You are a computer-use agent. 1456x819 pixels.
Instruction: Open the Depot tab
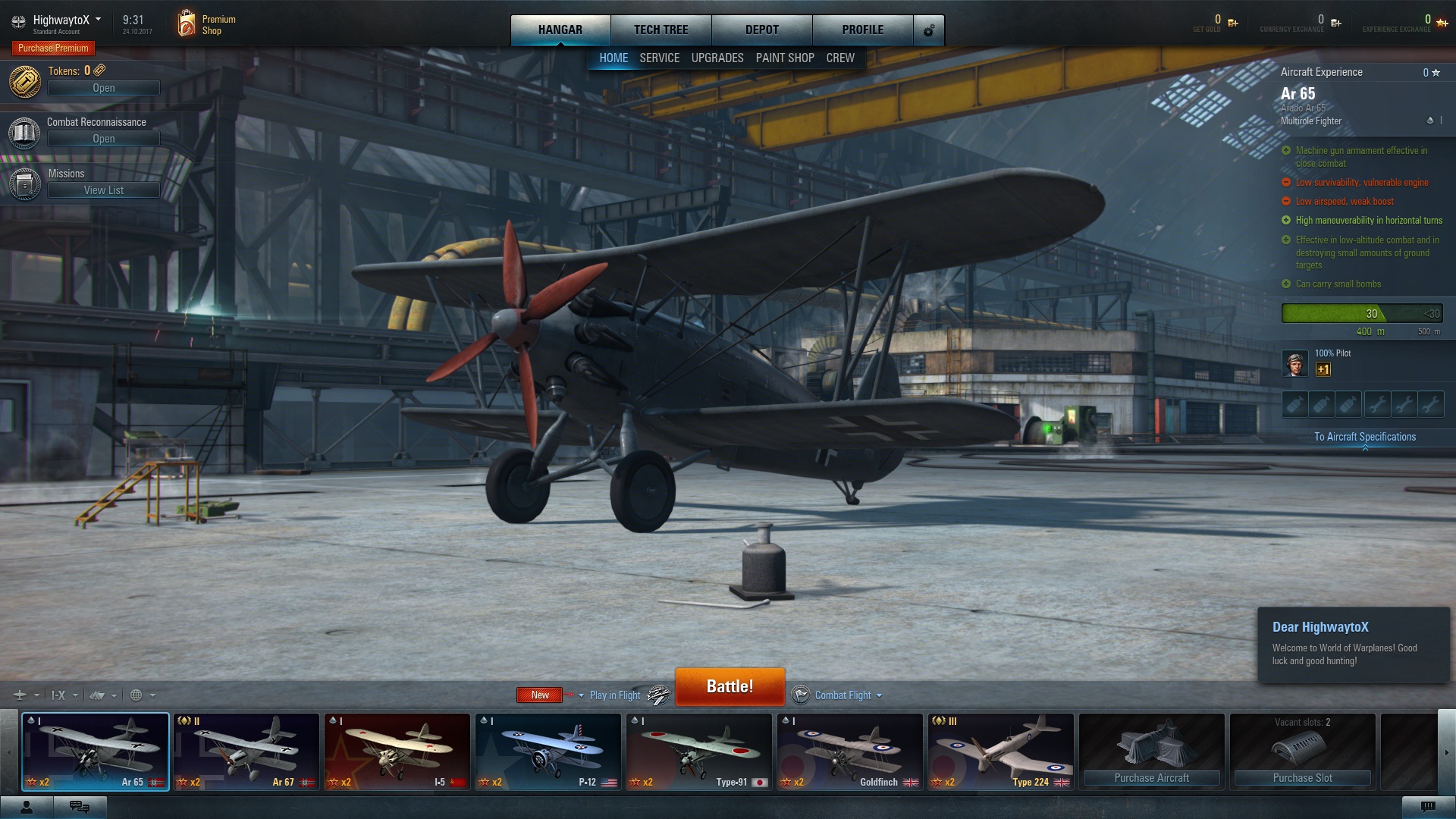point(761,30)
